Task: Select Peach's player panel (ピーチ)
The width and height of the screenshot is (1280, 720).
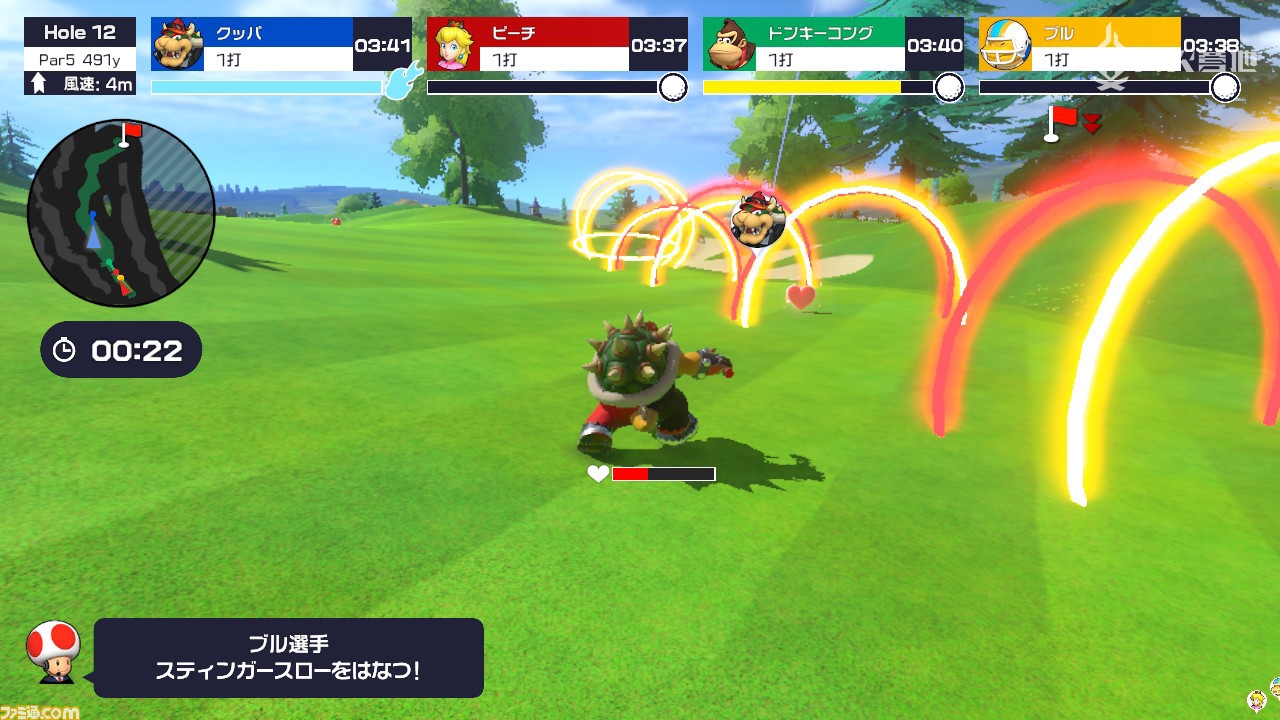Action: click(557, 45)
